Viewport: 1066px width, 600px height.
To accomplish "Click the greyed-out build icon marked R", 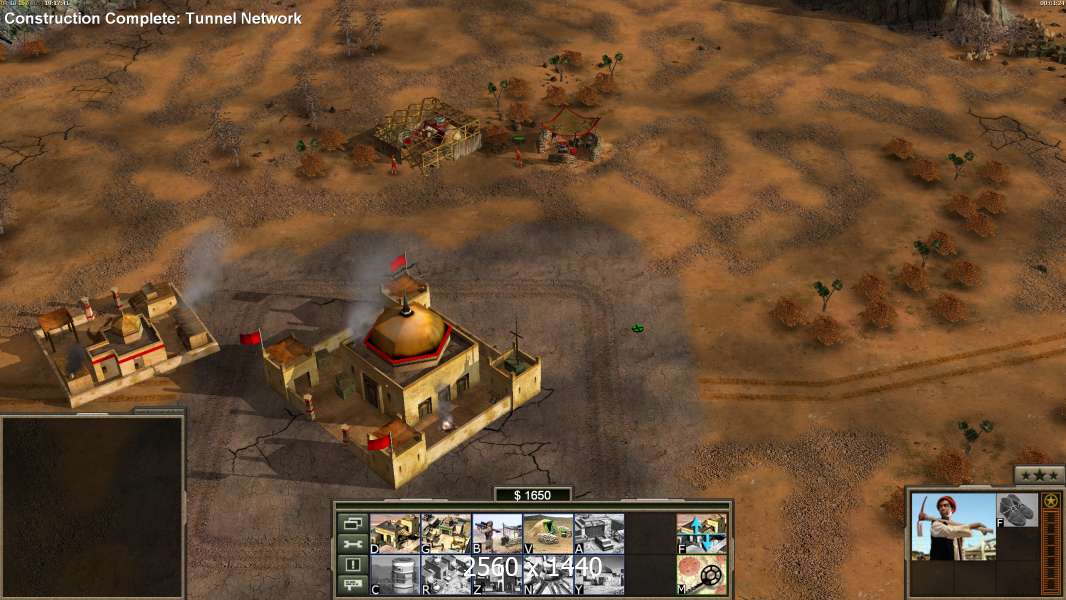I will pos(446,574).
